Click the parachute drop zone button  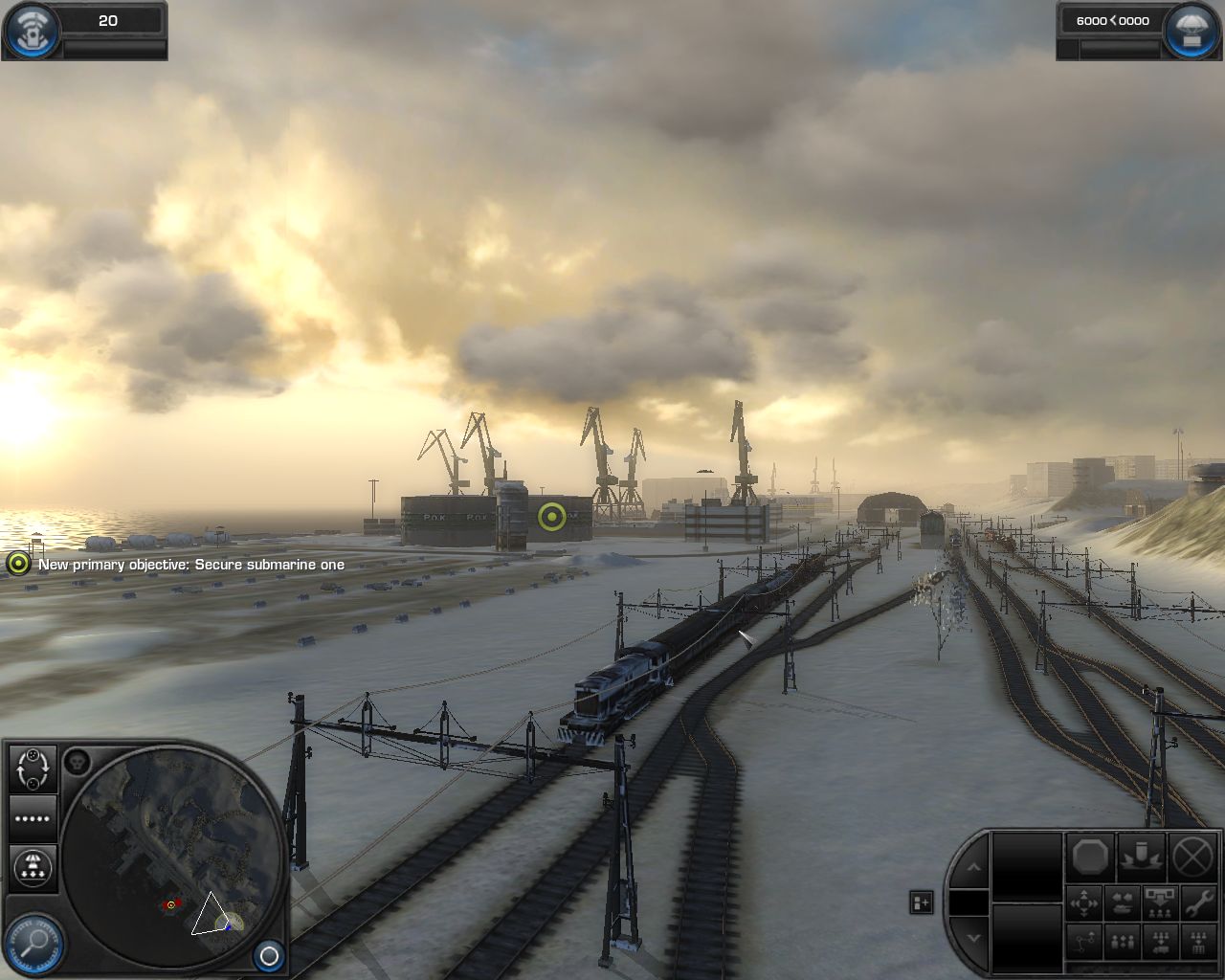(x=33, y=866)
